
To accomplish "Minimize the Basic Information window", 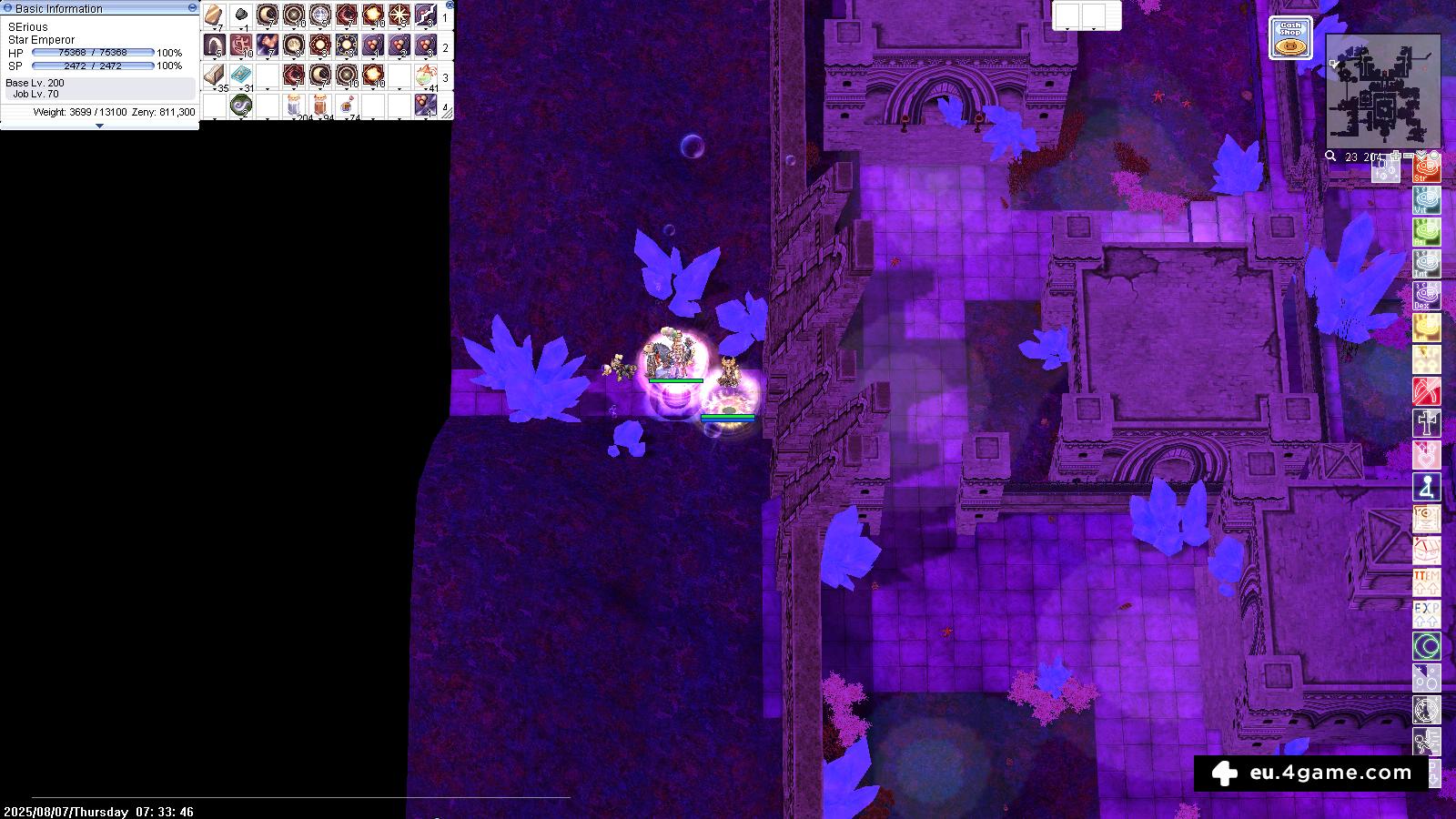I will pyautogui.click(x=192, y=7).
